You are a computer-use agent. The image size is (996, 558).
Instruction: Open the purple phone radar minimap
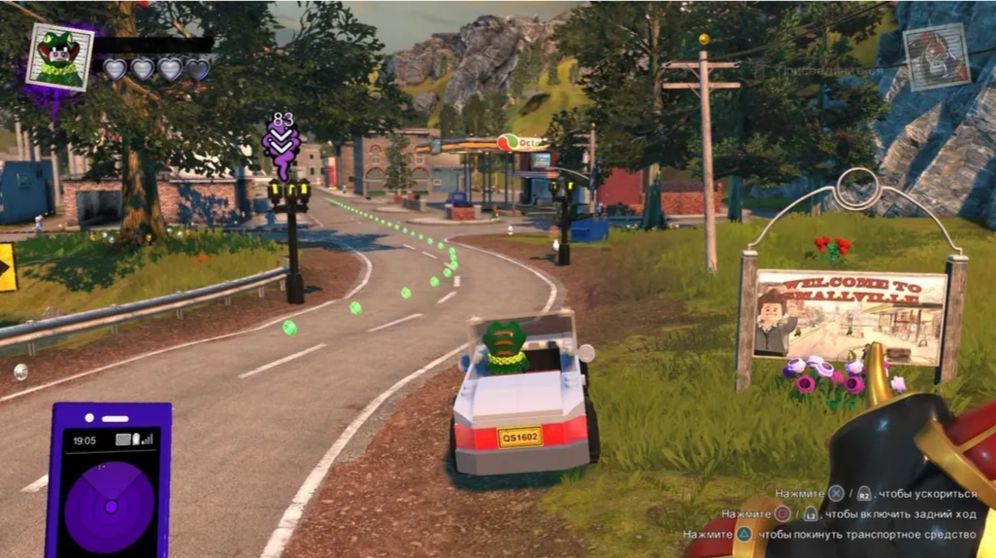click(109, 480)
